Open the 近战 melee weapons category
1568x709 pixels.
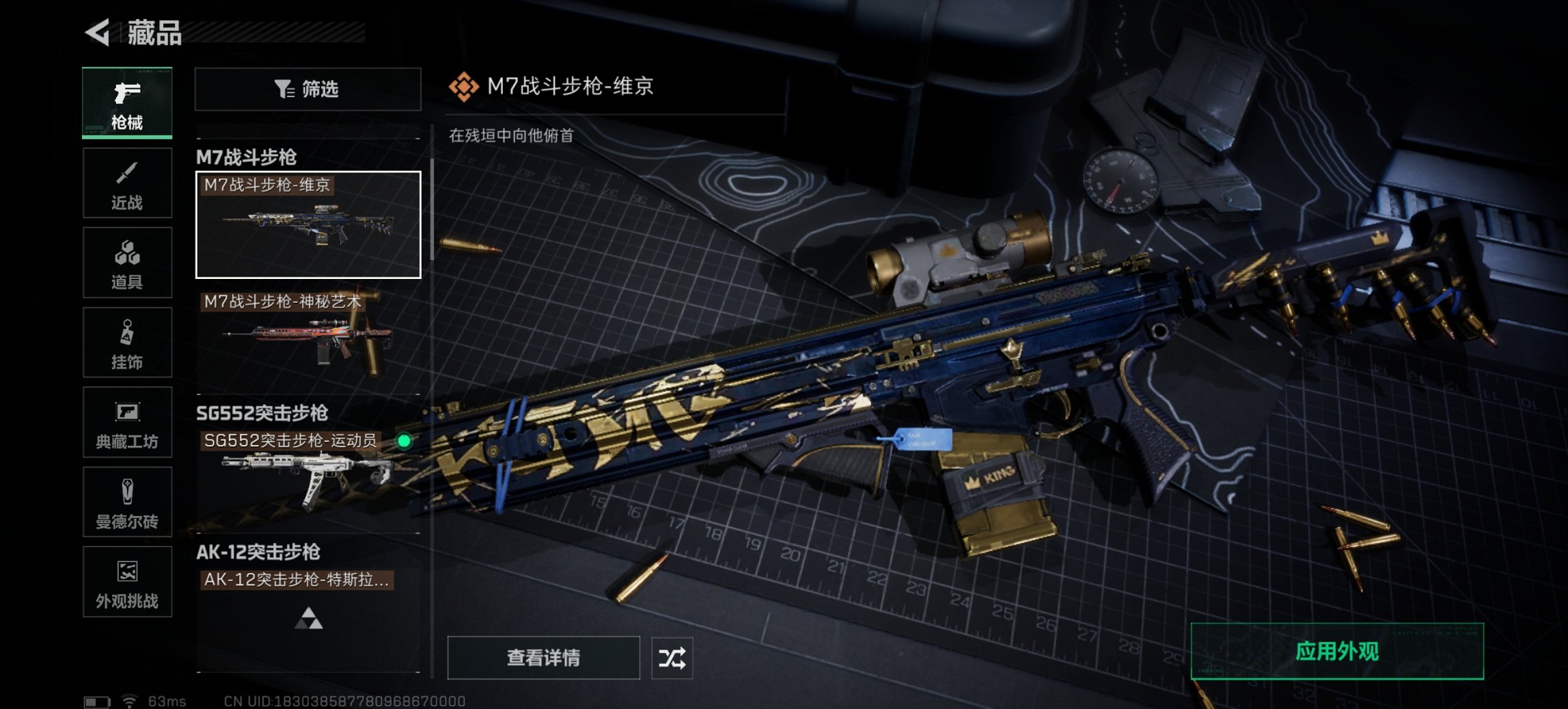[x=127, y=182]
